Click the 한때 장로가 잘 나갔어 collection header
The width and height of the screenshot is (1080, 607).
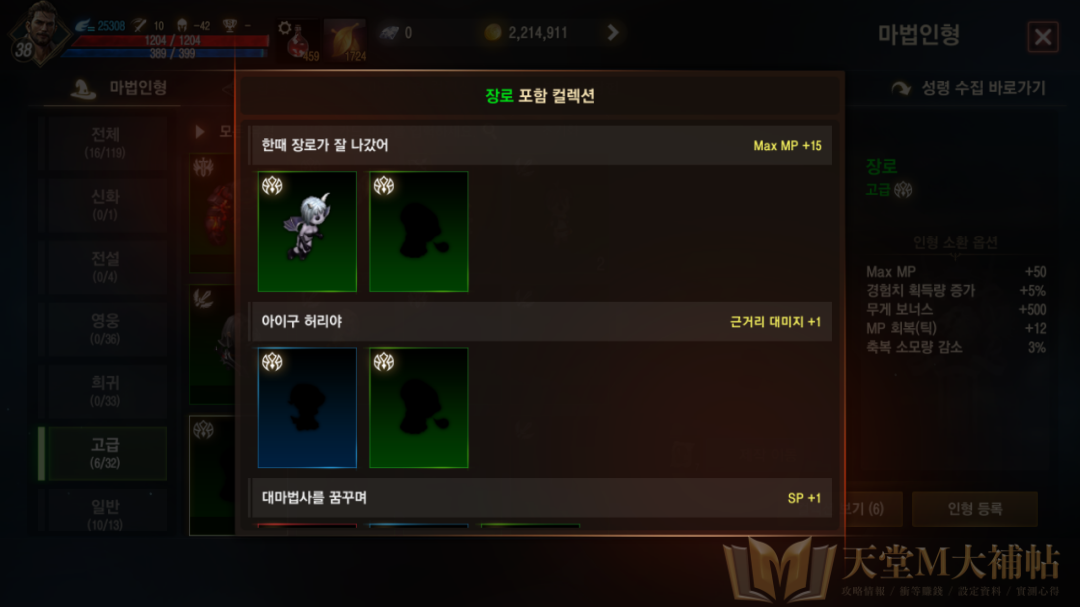[540, 146]
